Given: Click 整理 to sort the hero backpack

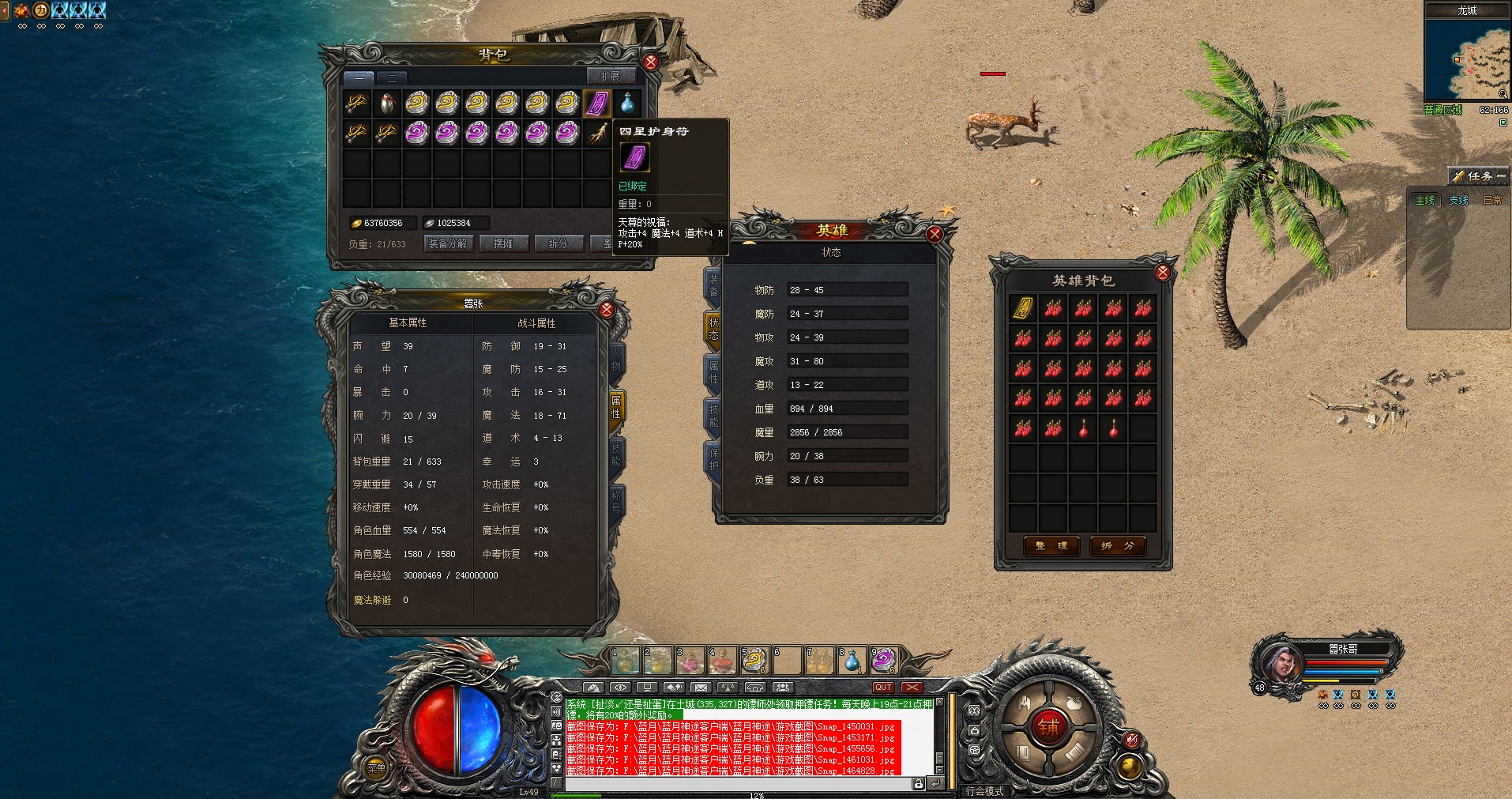Looking at the screenshot, I should click(1051, 546).
